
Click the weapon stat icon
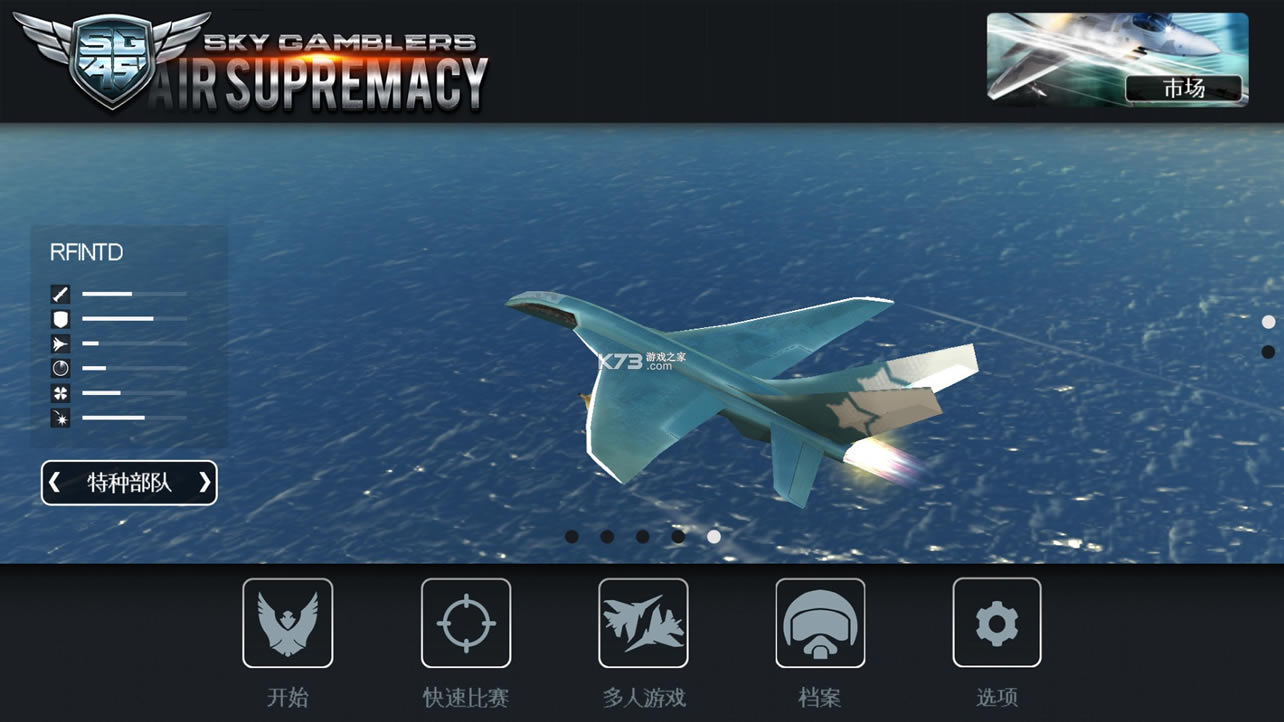[59, 294]
